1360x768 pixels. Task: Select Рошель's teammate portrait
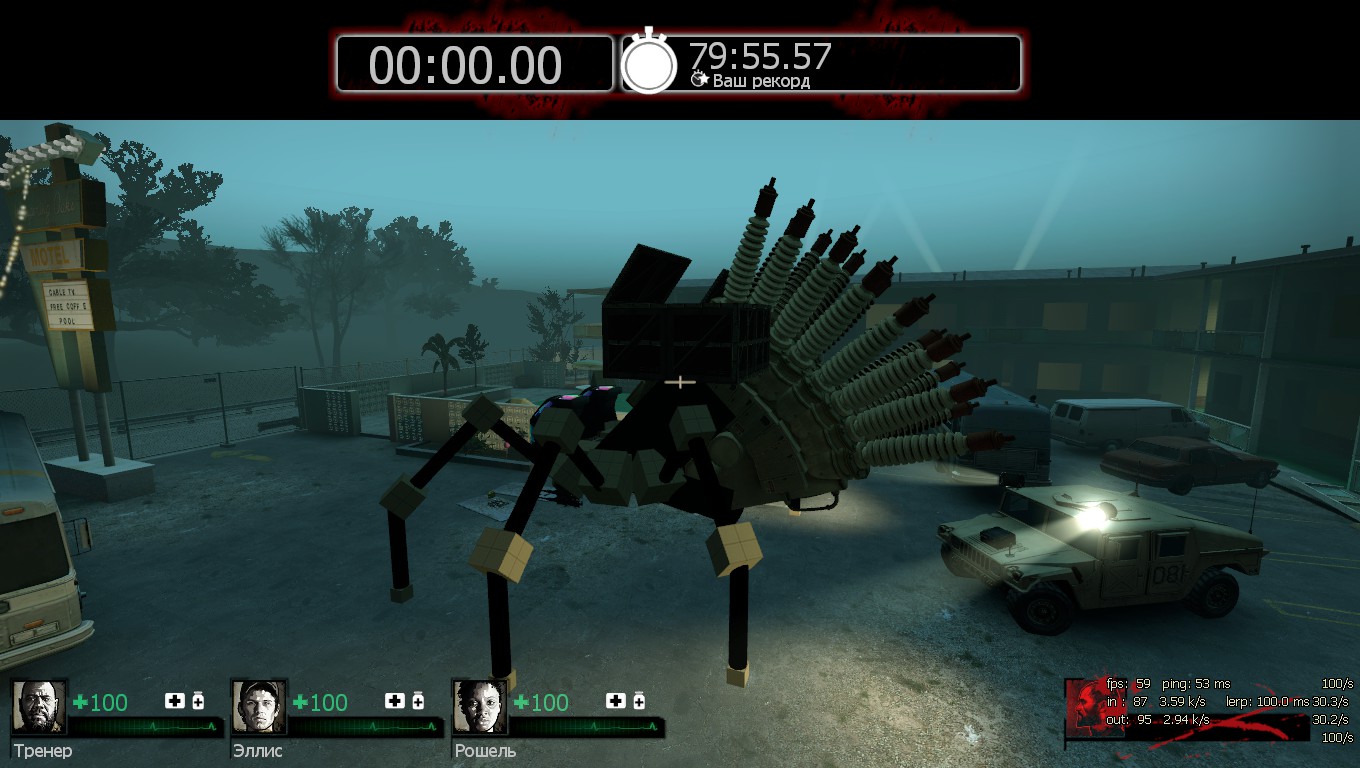tap(479, 707)
